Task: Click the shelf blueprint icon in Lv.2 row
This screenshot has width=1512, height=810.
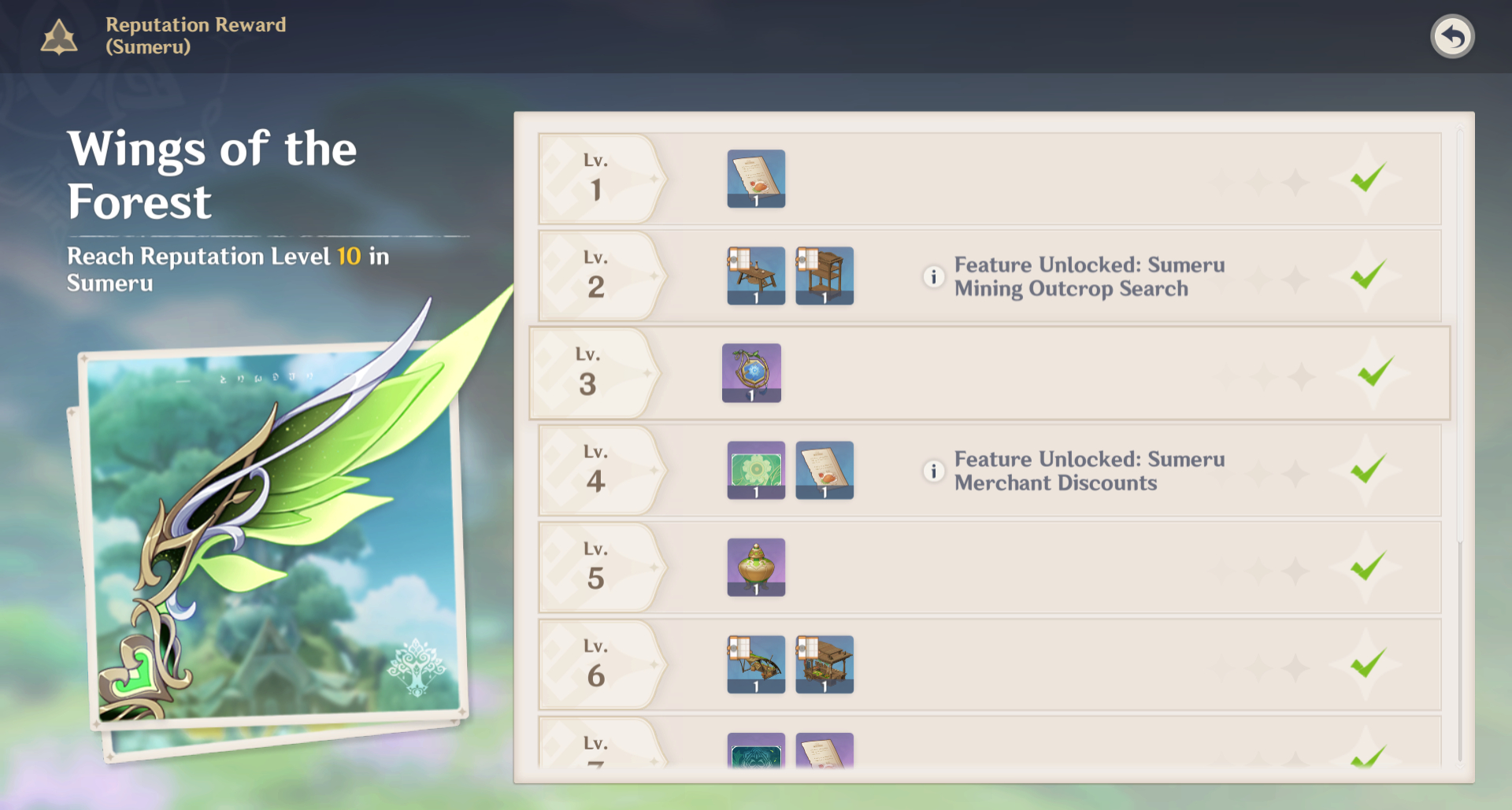Action: tap(824, 276)
